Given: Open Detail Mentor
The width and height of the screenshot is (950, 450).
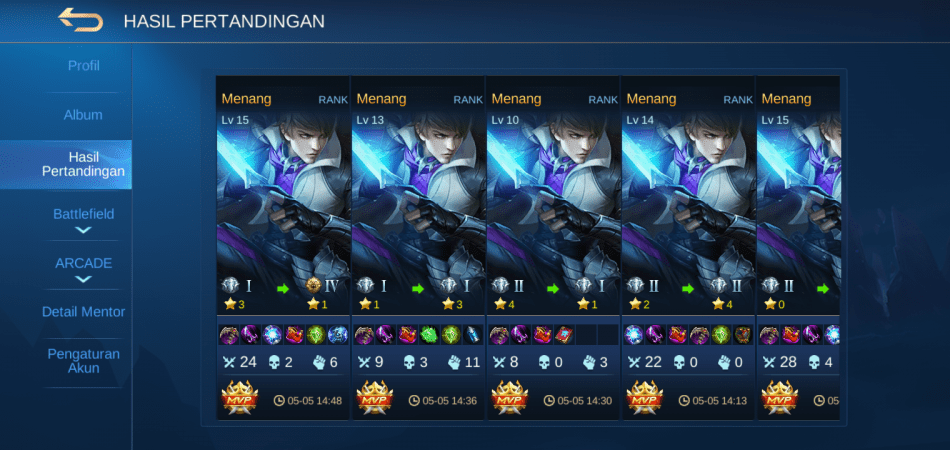Looking at the screenshot, I should click(x=83, y=312).
